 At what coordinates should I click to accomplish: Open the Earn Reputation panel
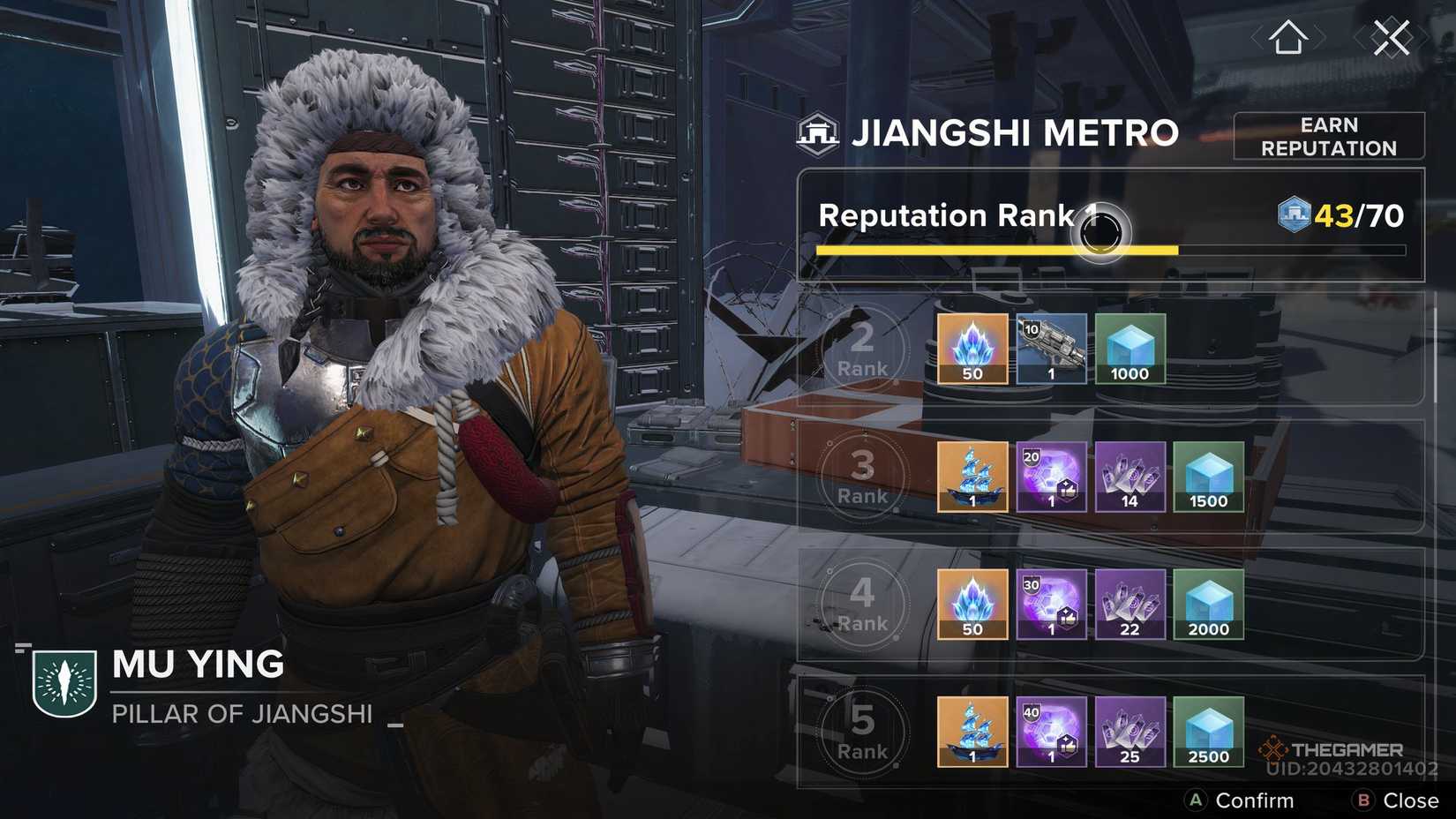point(1328,136)
